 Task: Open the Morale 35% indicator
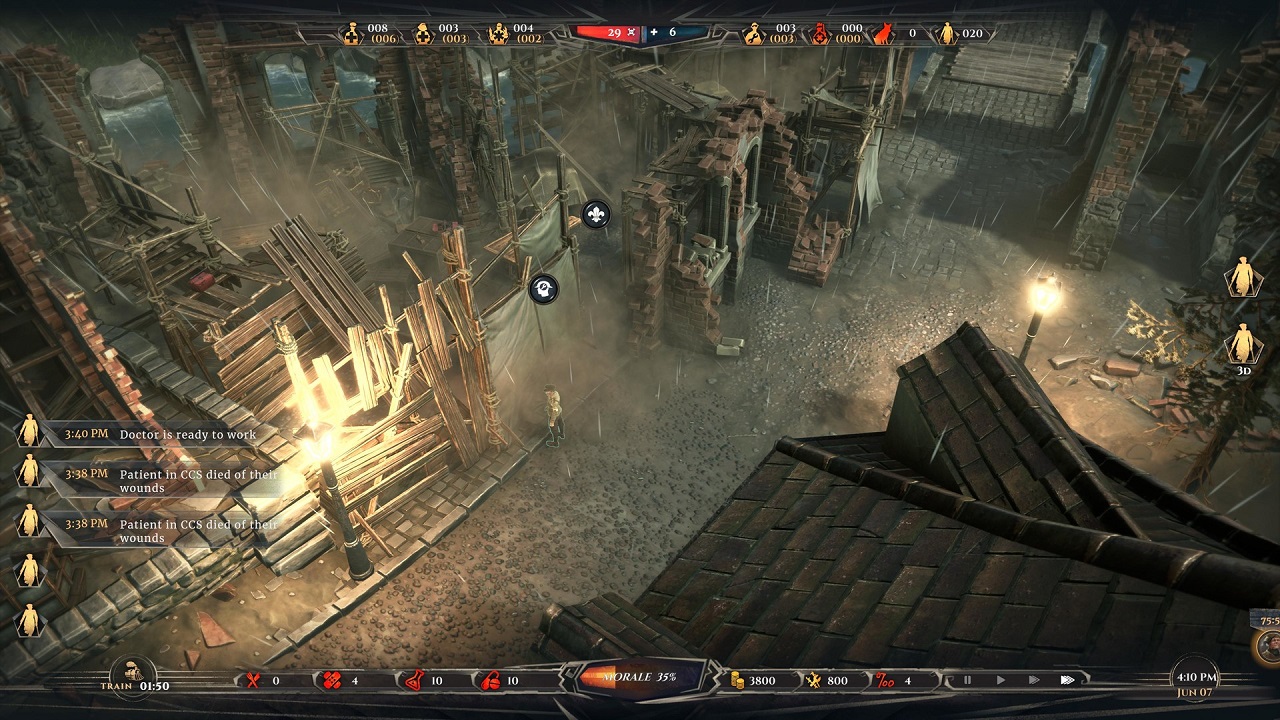click(x=640, y=677)
